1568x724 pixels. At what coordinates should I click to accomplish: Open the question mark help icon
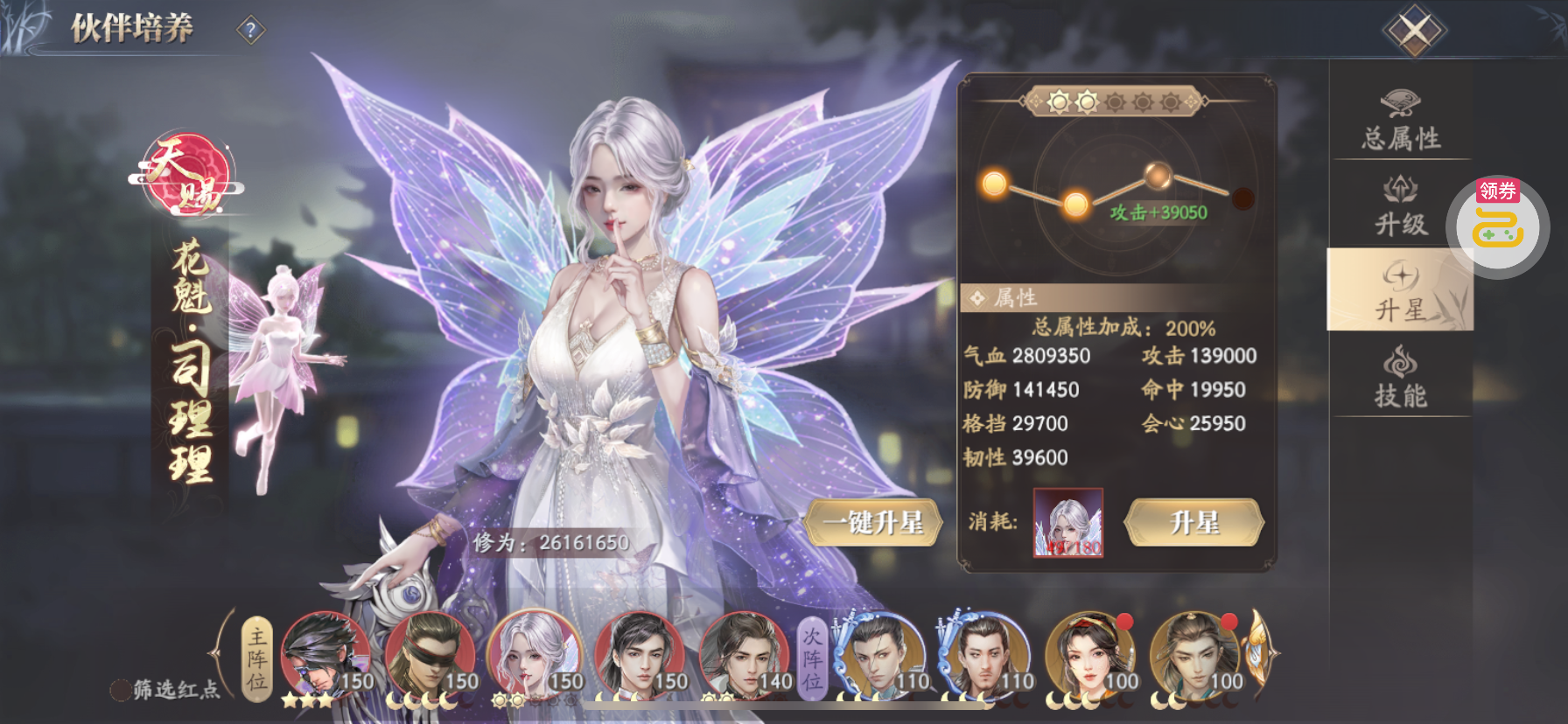pos(251,31)
